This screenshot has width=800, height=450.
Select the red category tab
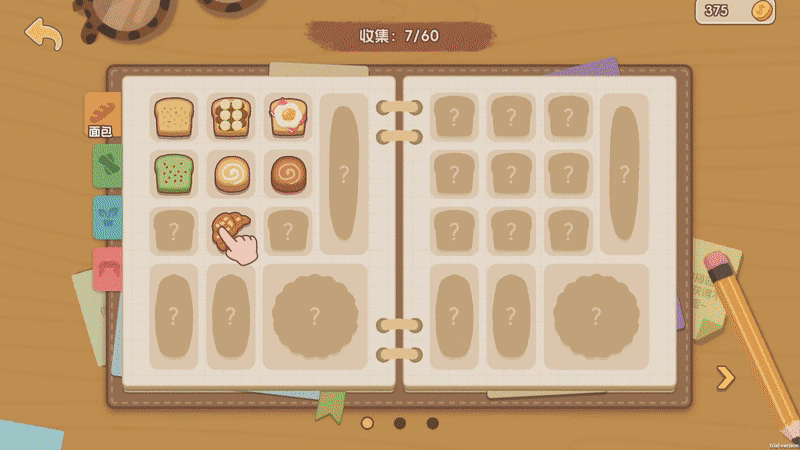tap(106, 268)
